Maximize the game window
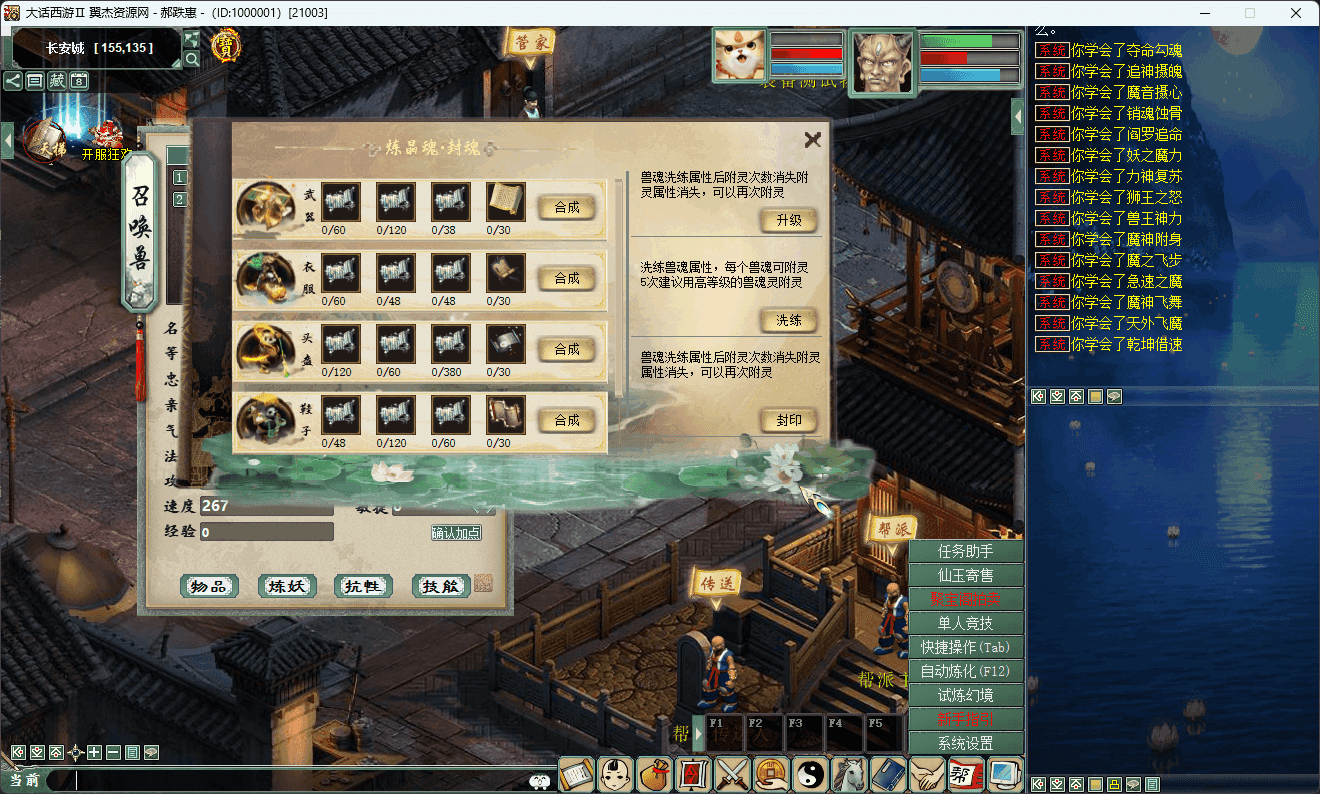The height and width of the screenshot is (794, 1320). [x=1250, y=13]
